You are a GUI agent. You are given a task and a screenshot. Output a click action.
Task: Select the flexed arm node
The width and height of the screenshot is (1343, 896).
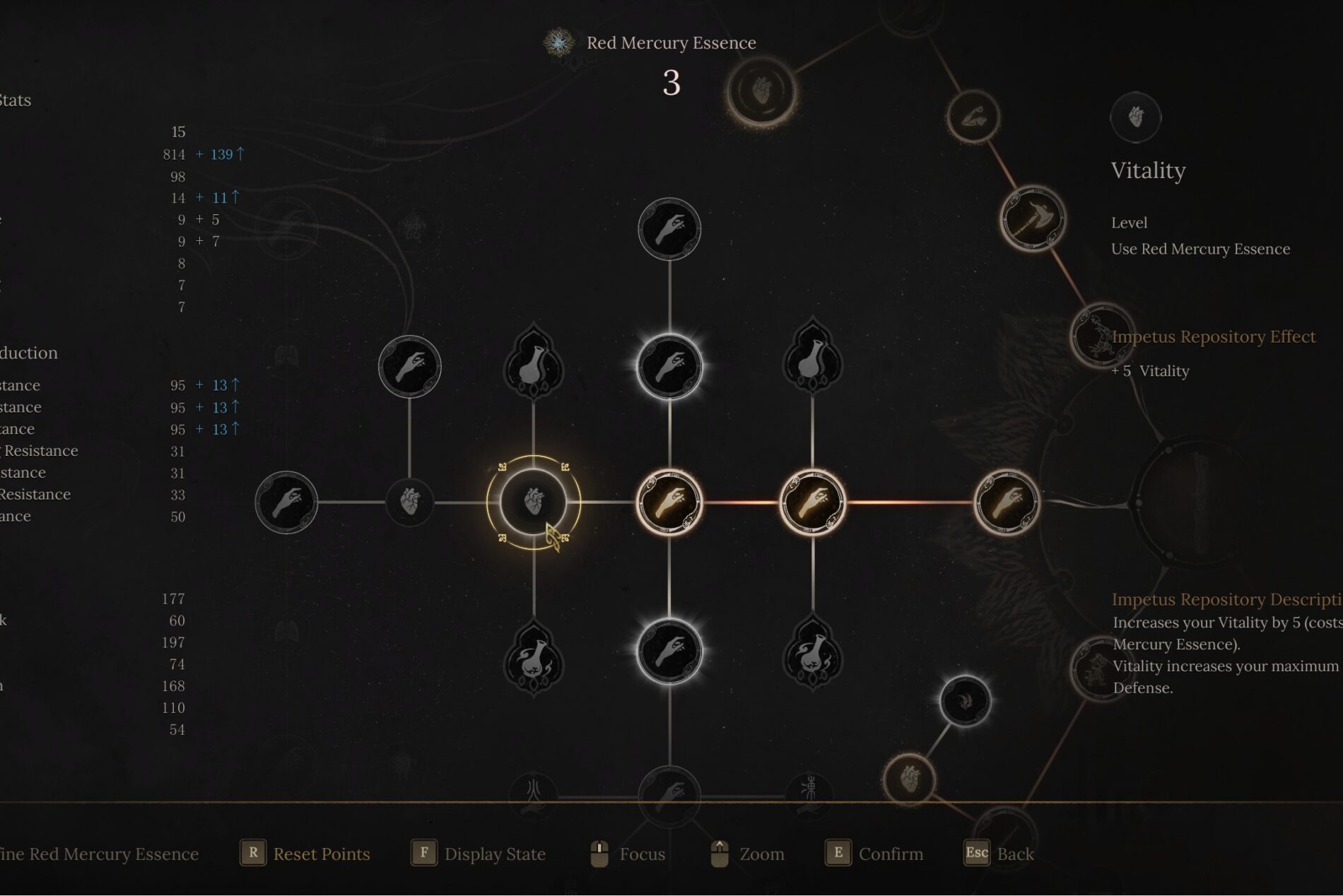click(973, 117)
